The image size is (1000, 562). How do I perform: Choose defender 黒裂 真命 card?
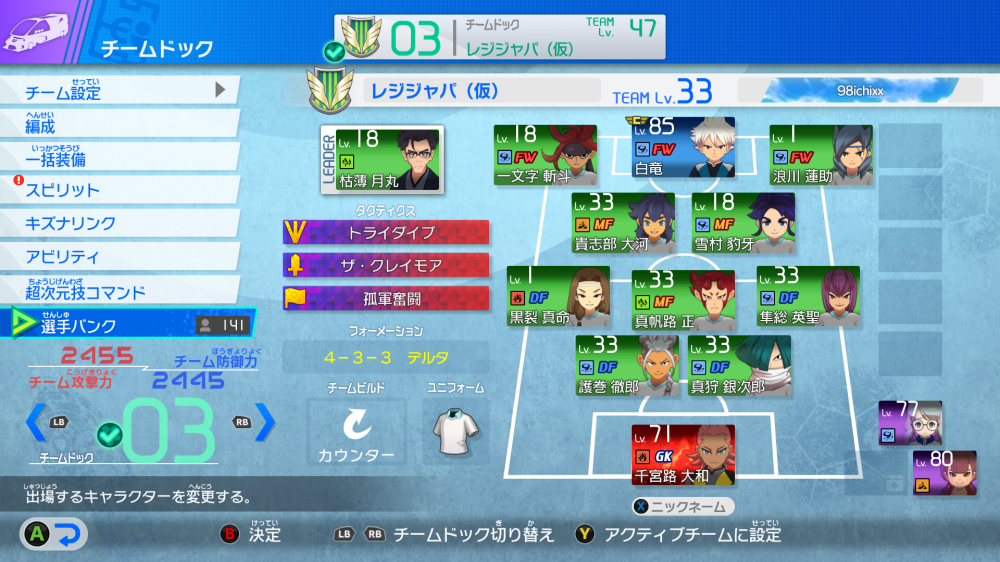(x=557, y=296)
